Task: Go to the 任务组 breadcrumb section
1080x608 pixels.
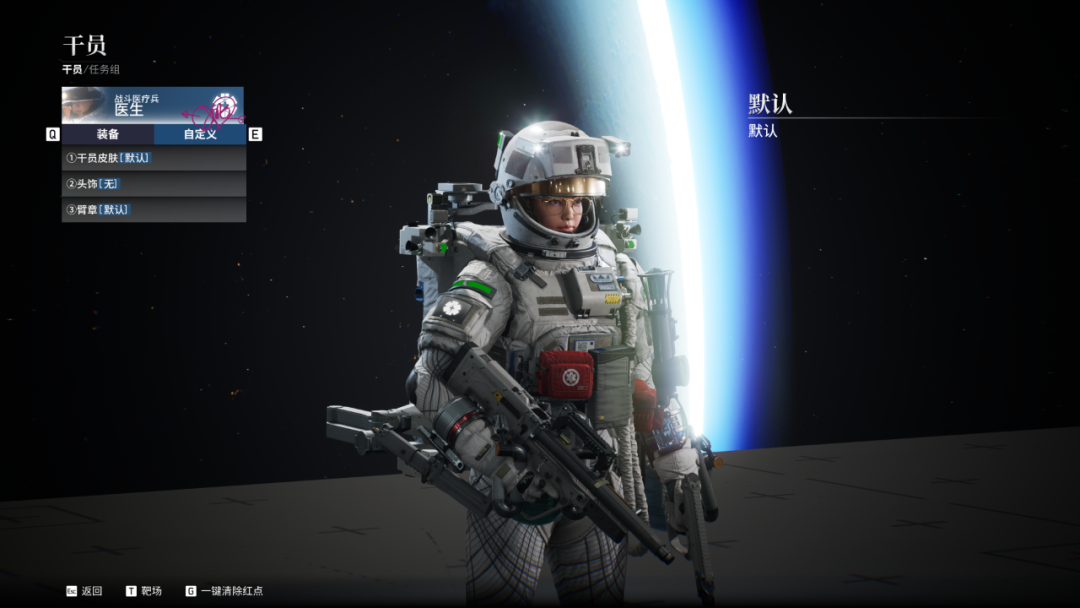Action: pos(103,70)
